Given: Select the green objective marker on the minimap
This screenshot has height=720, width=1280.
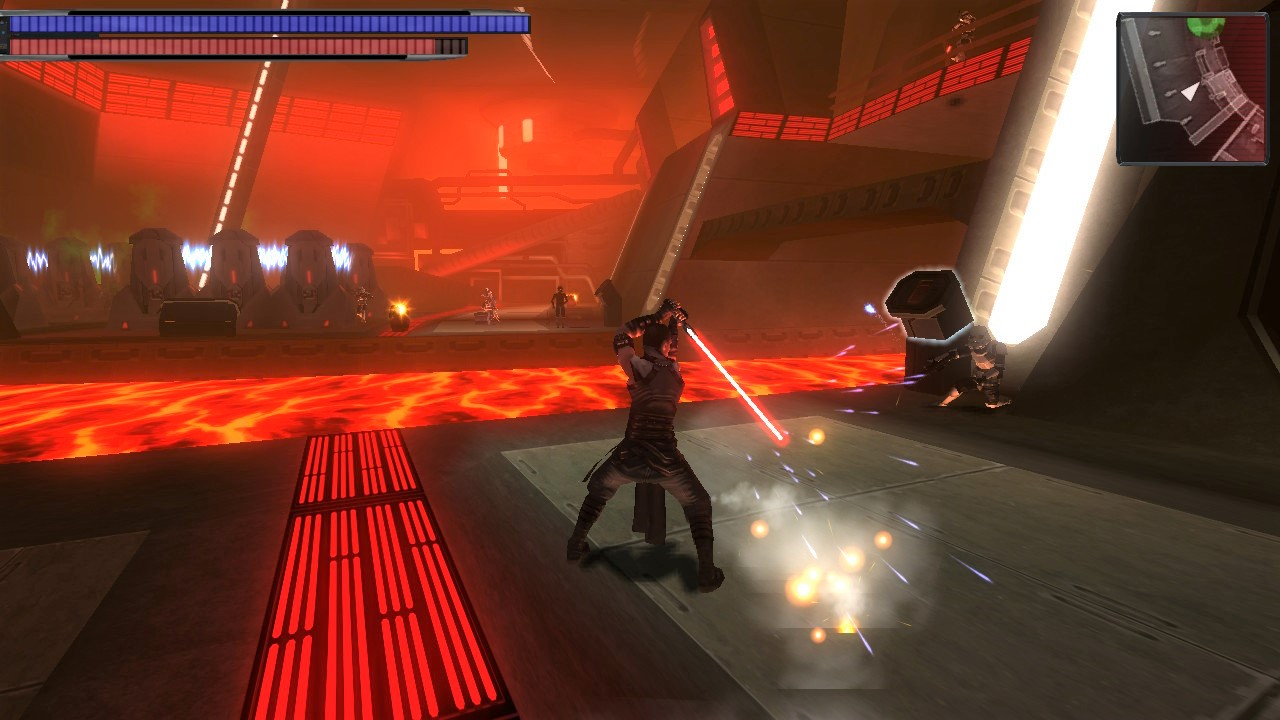Looking at the screenshot, I should pos(1206,27).
